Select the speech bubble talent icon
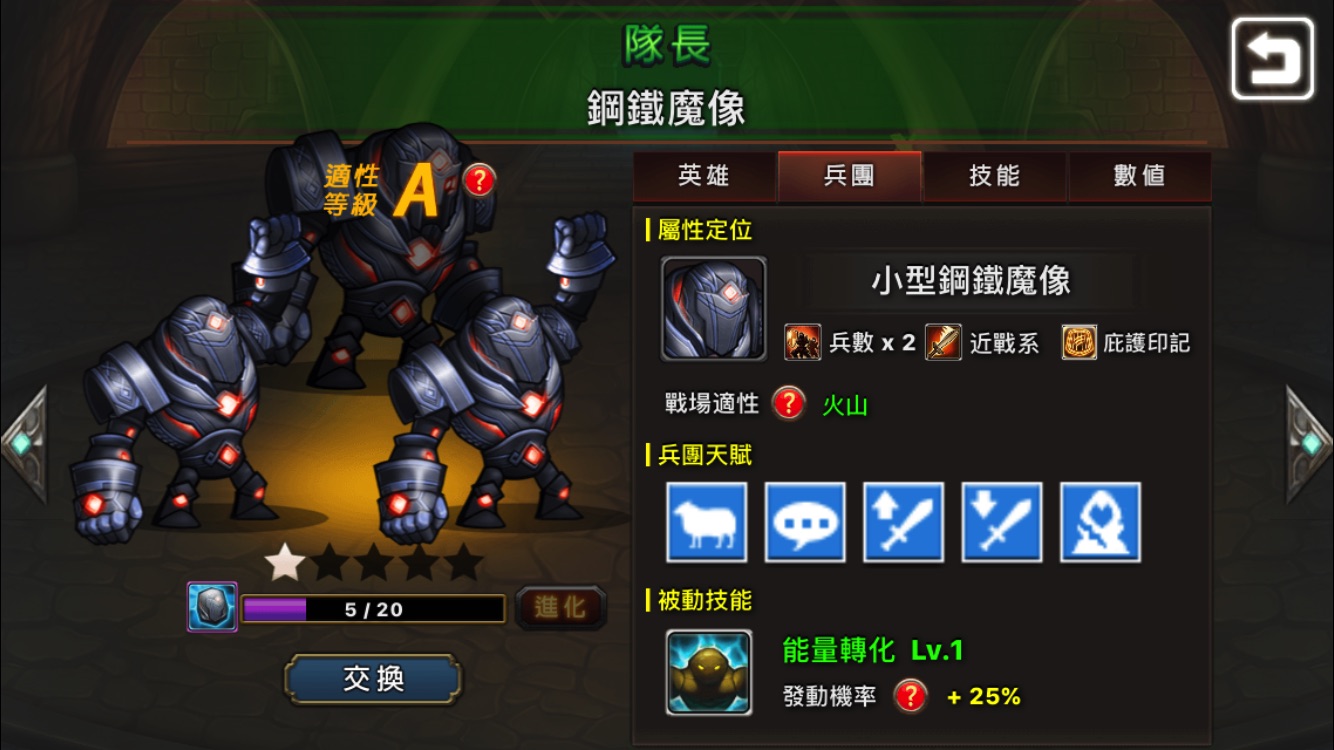Viewport: 1334px width, 750px height. 806,523
